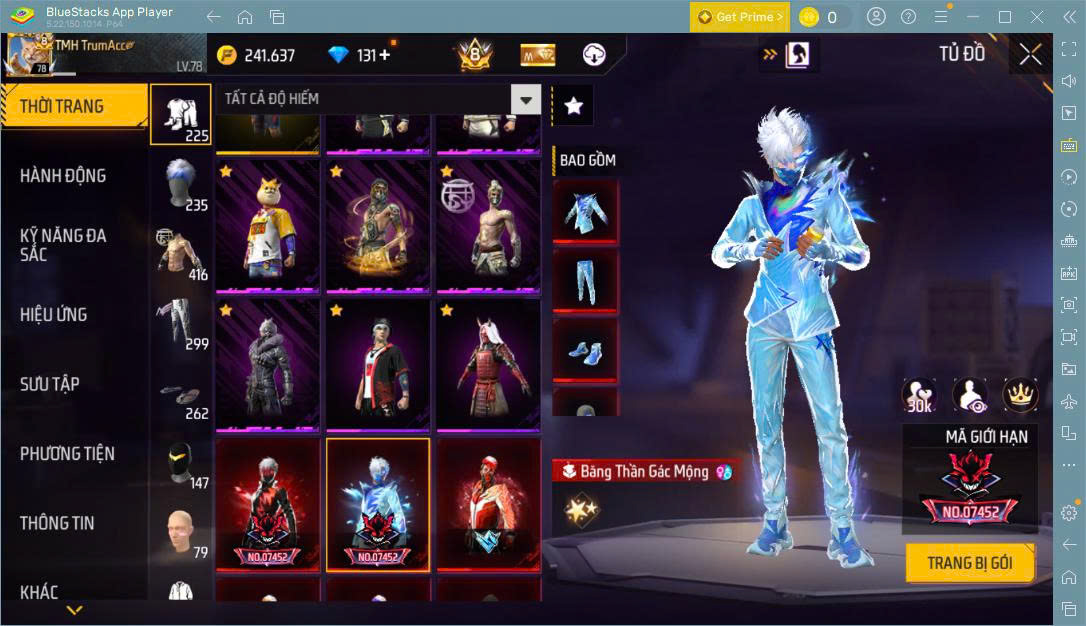The image size is (1086, 626).
Task: Open the SƯU TẬP tab
Action: click(50, 384)
